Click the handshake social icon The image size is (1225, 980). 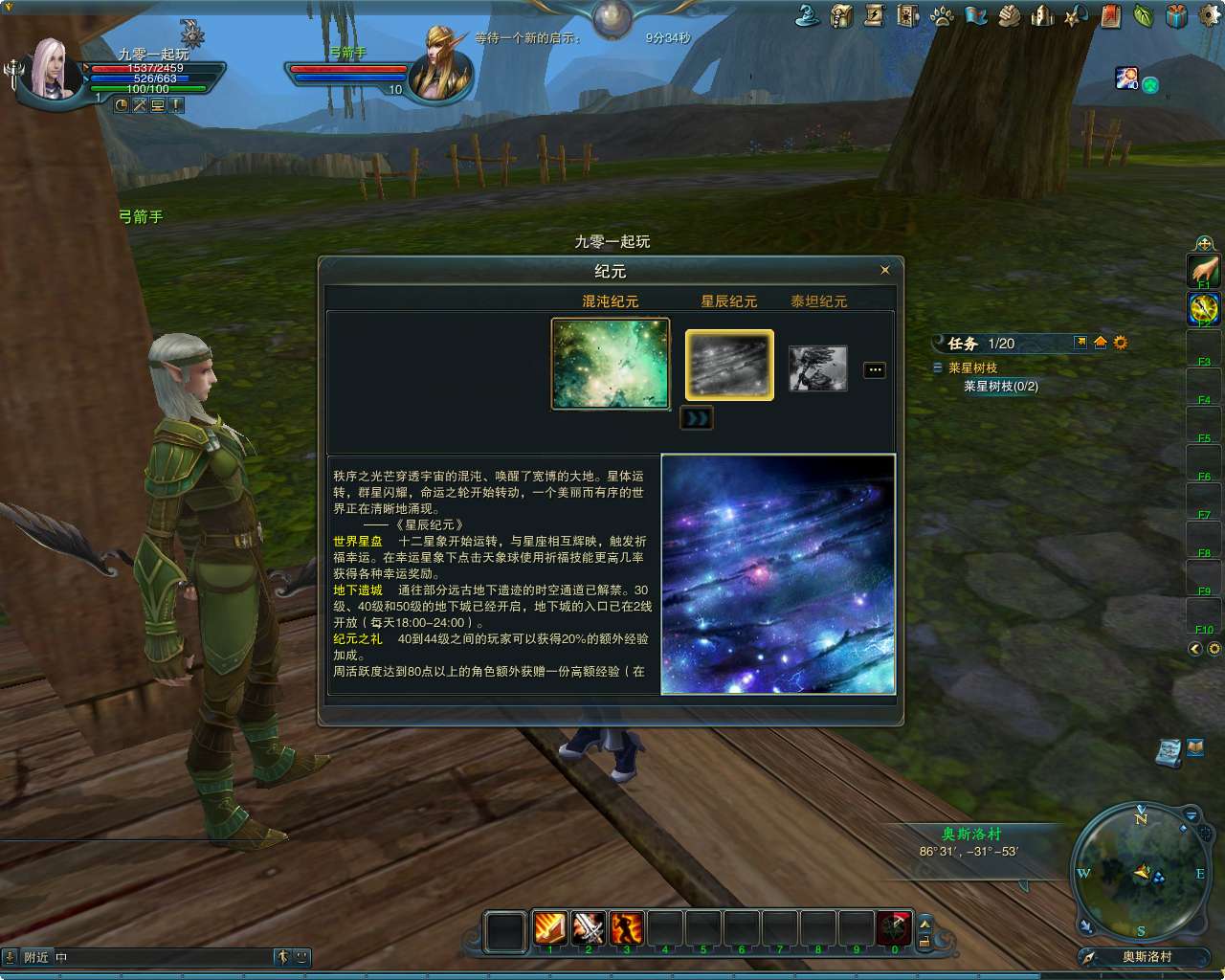(x=1008, y=16)
